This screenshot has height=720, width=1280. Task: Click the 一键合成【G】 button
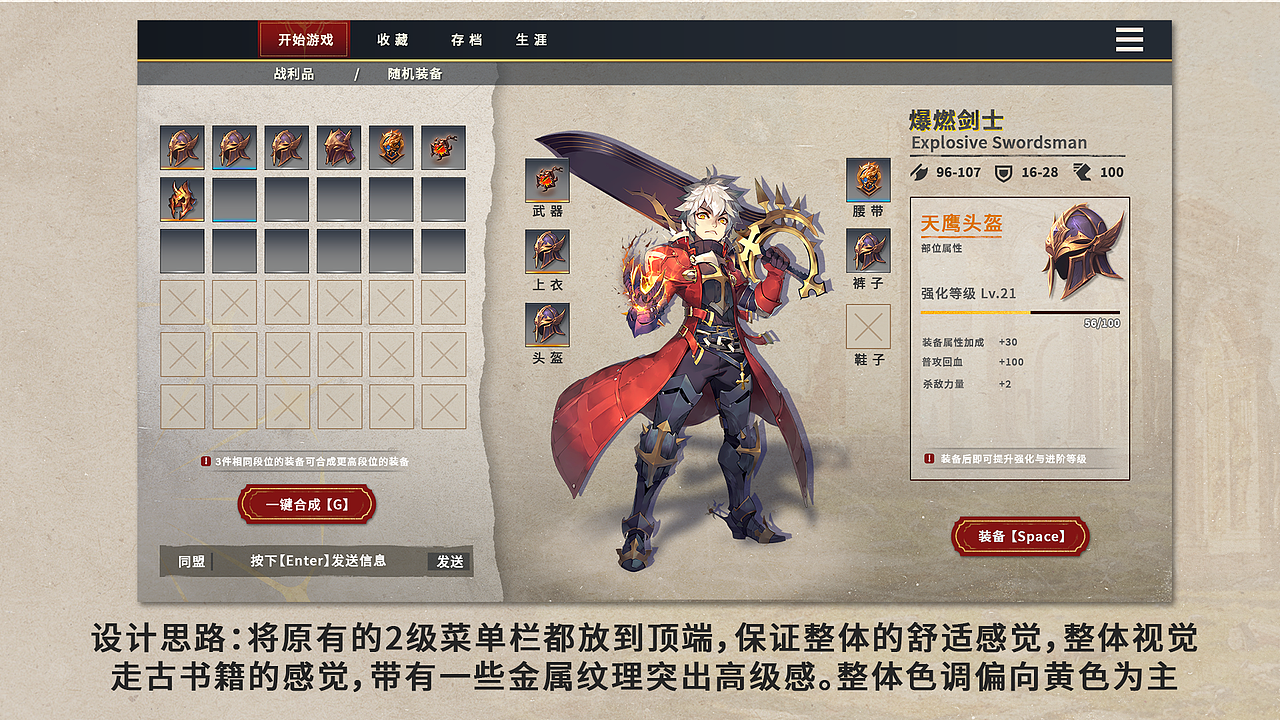click(307, 504)
